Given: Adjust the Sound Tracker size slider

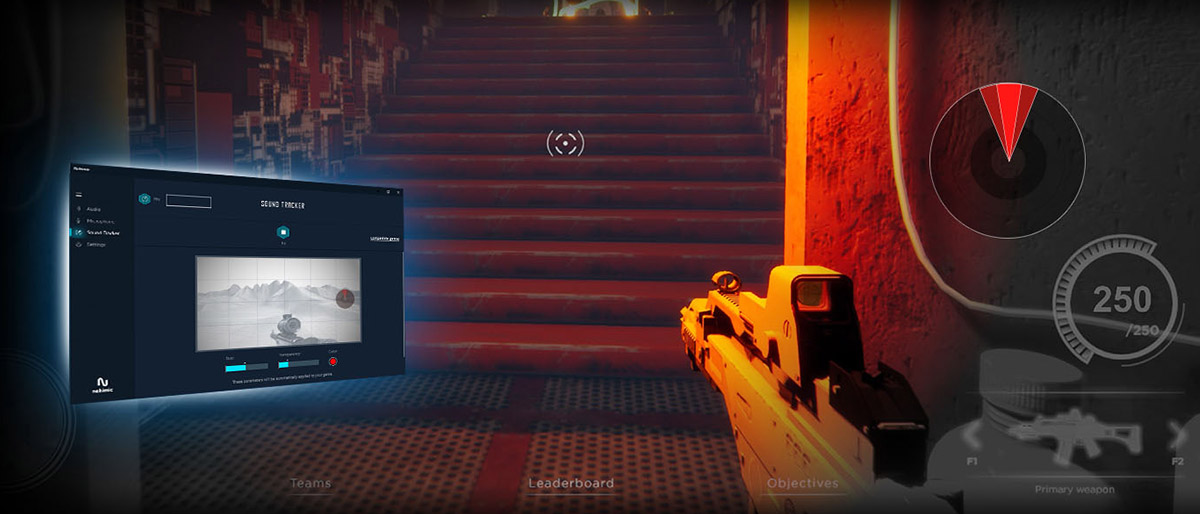Looking at the screenshot, I should coord(246,364).
